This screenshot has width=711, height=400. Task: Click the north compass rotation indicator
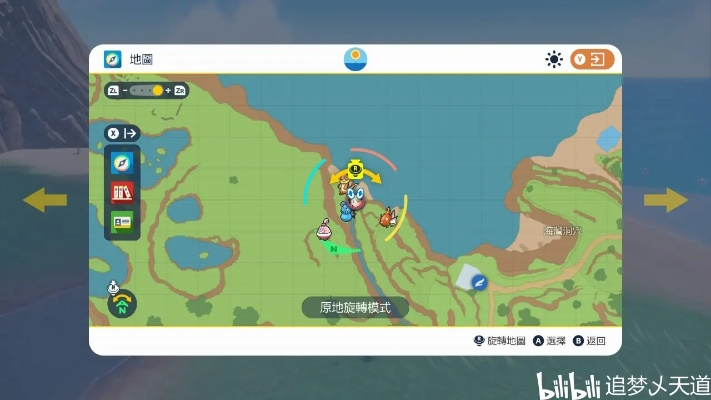tap(122, 303)
